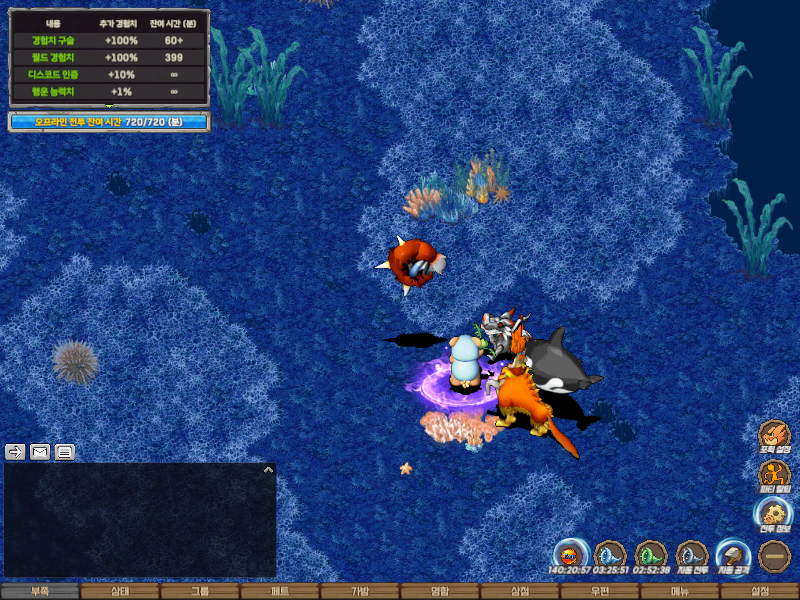800x600 pixels.
Task: Open the 상점 (shop) menu
Action: [520, 591]
